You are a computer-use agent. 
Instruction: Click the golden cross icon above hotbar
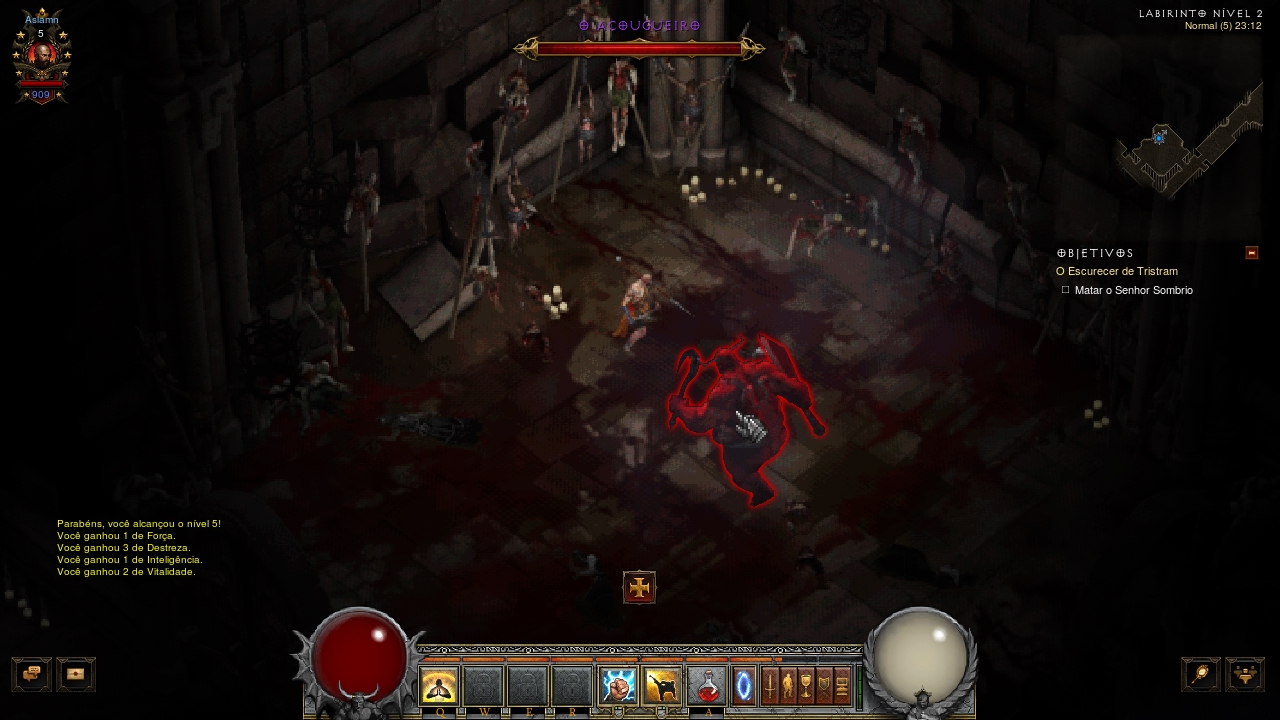(639, 587)
